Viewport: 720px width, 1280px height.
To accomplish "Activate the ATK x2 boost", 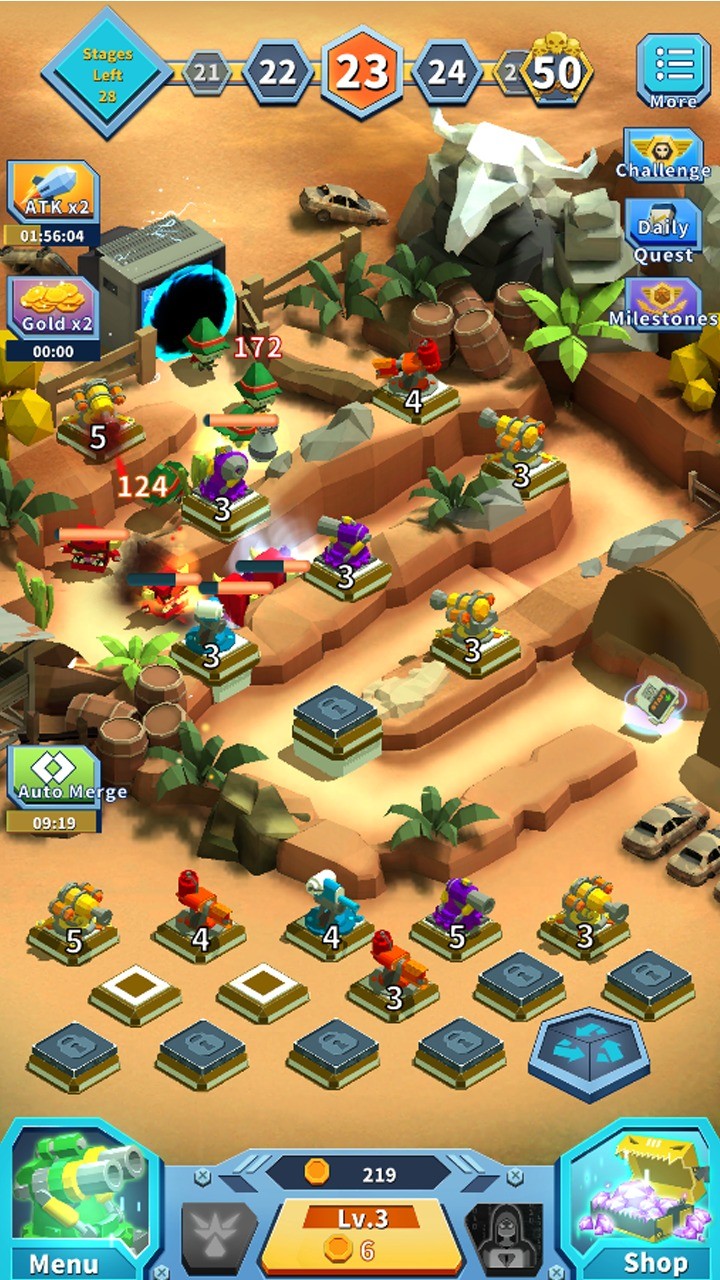I will 53,195.
